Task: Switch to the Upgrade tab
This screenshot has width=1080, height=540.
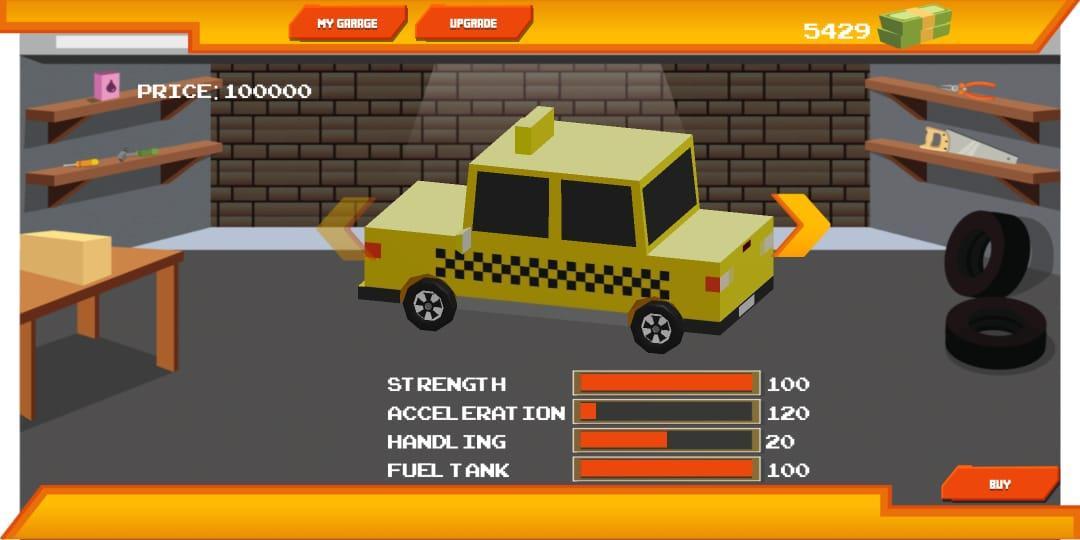Action: coord(473,23)
